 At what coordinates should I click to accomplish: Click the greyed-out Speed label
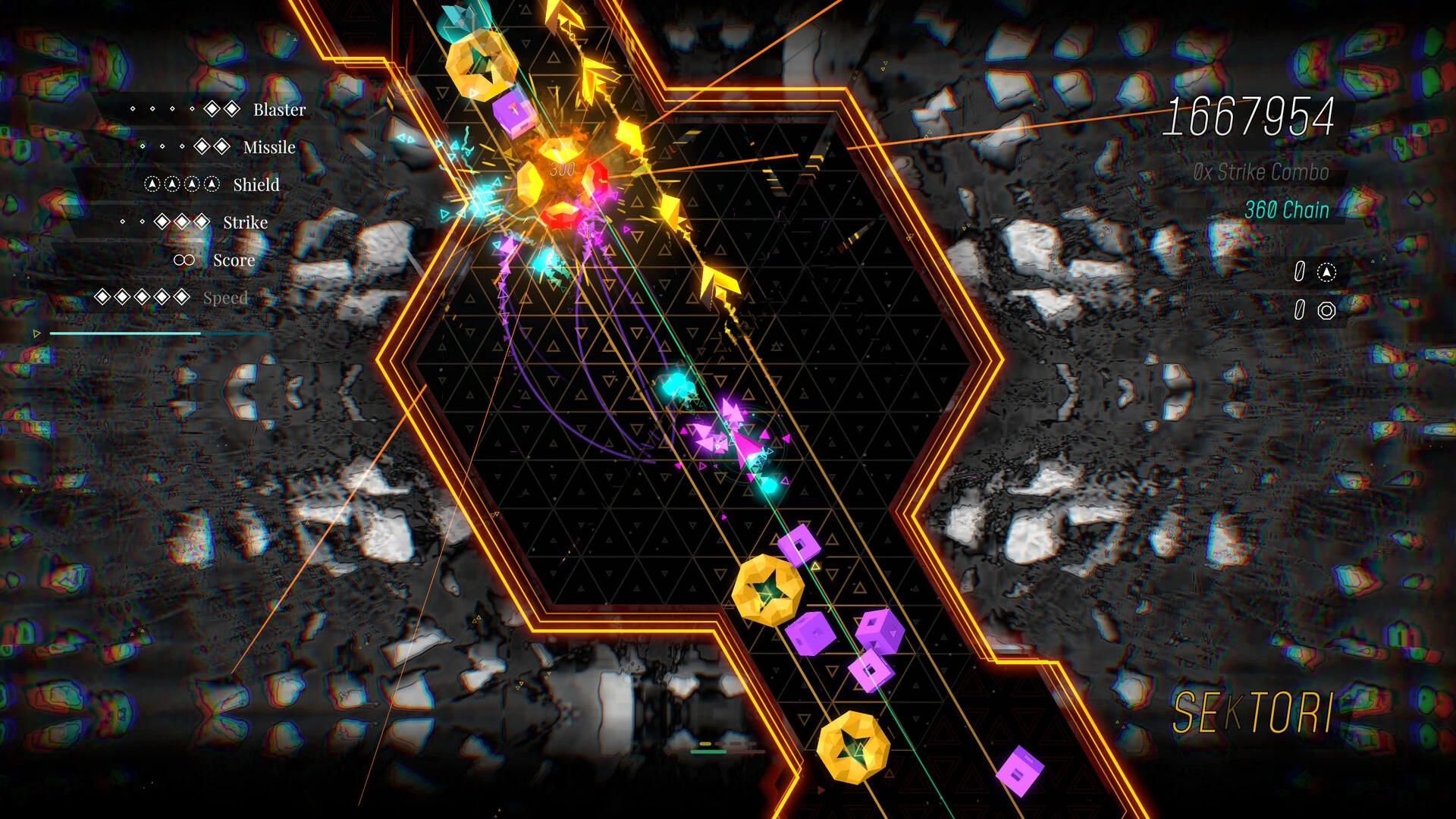pyautogui.click(x=227, y=297)
